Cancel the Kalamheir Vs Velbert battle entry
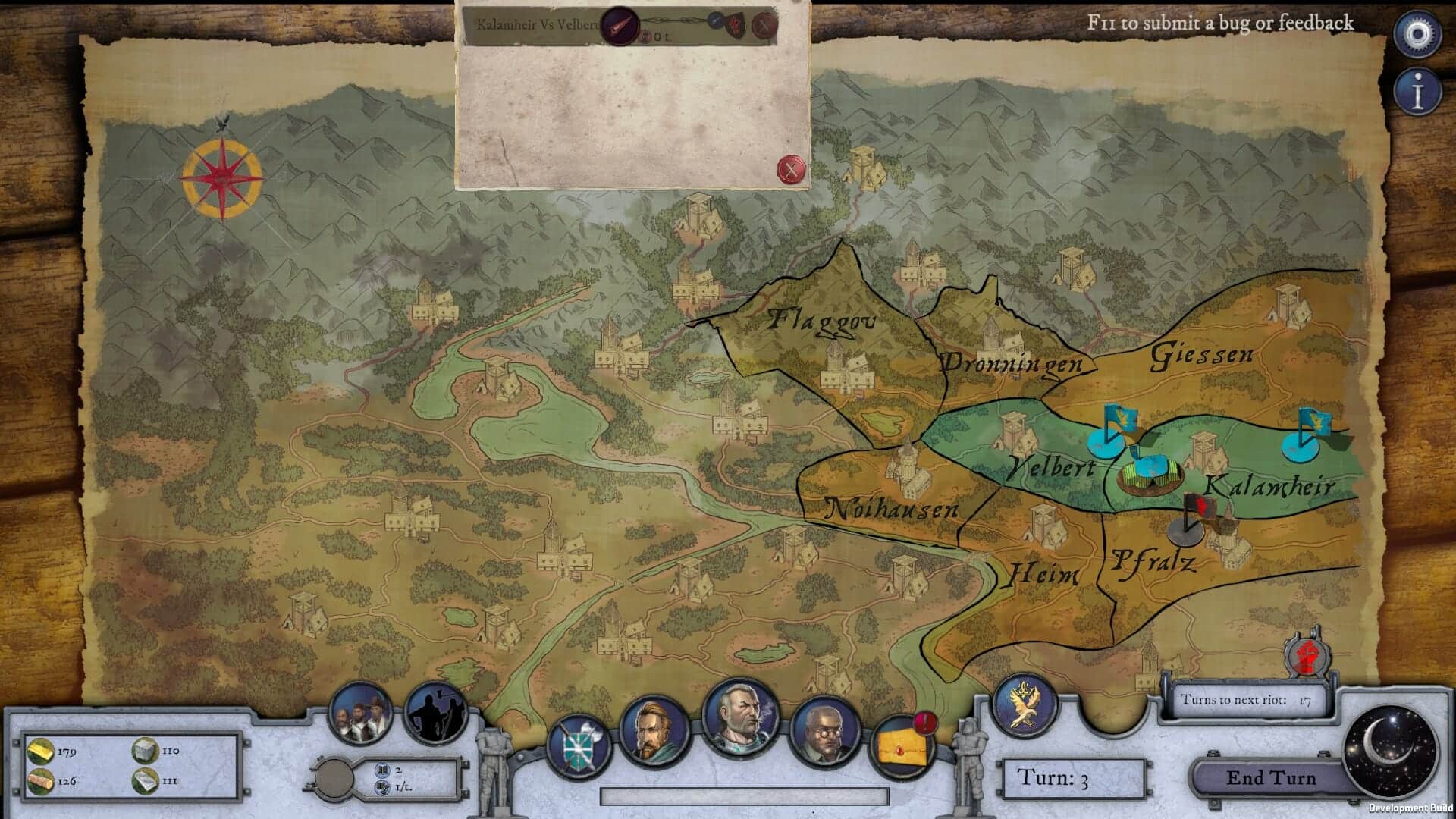 click(x=765, y=27)
